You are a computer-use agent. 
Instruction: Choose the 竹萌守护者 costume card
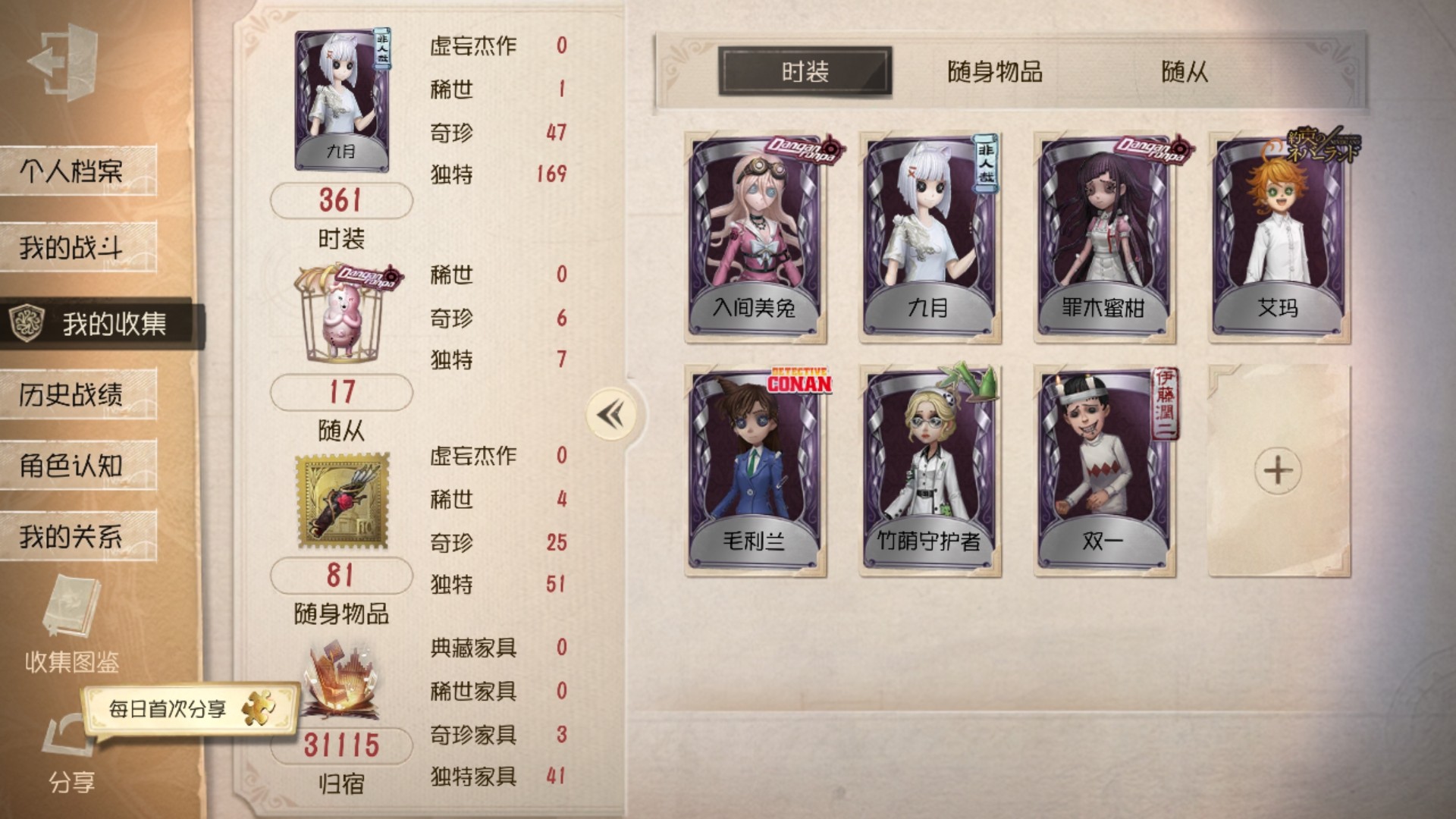(930, 470)
